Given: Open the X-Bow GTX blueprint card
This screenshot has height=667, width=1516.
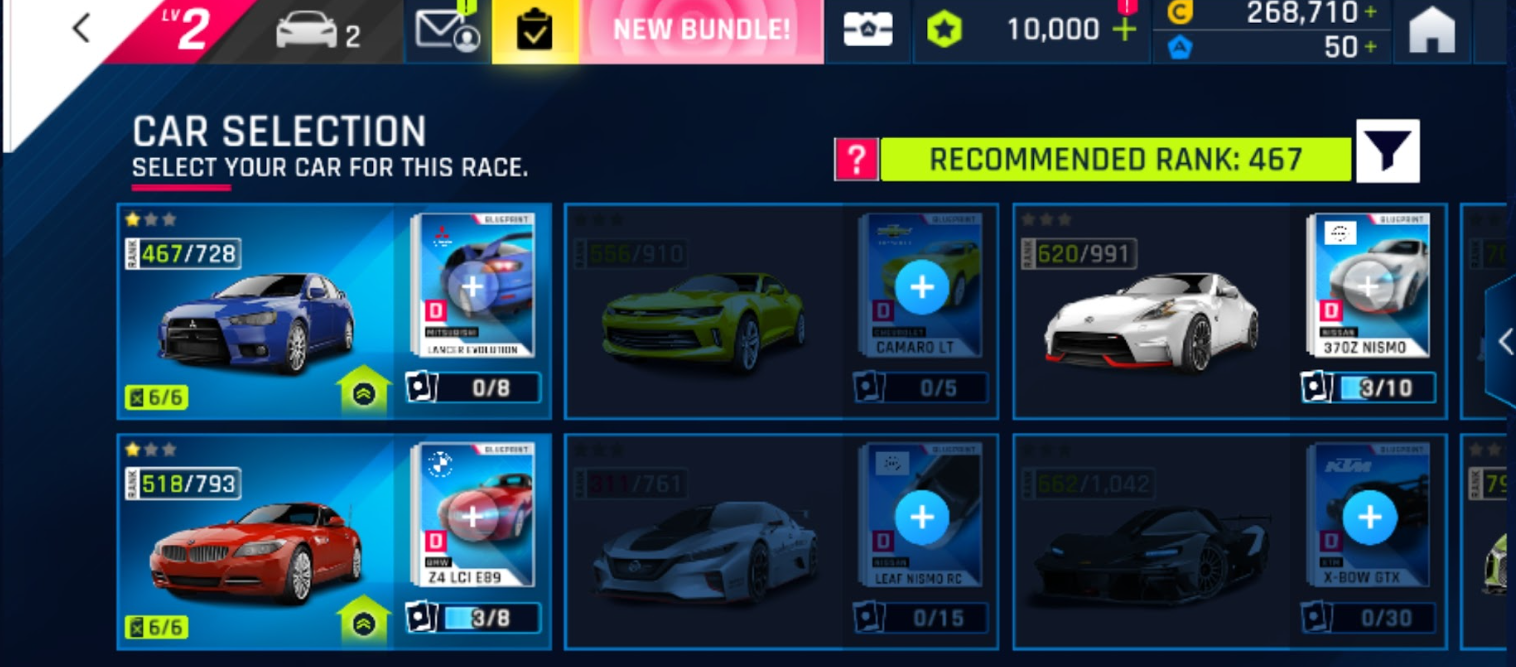Looking at the screenshot, I should click(1369, 516).
